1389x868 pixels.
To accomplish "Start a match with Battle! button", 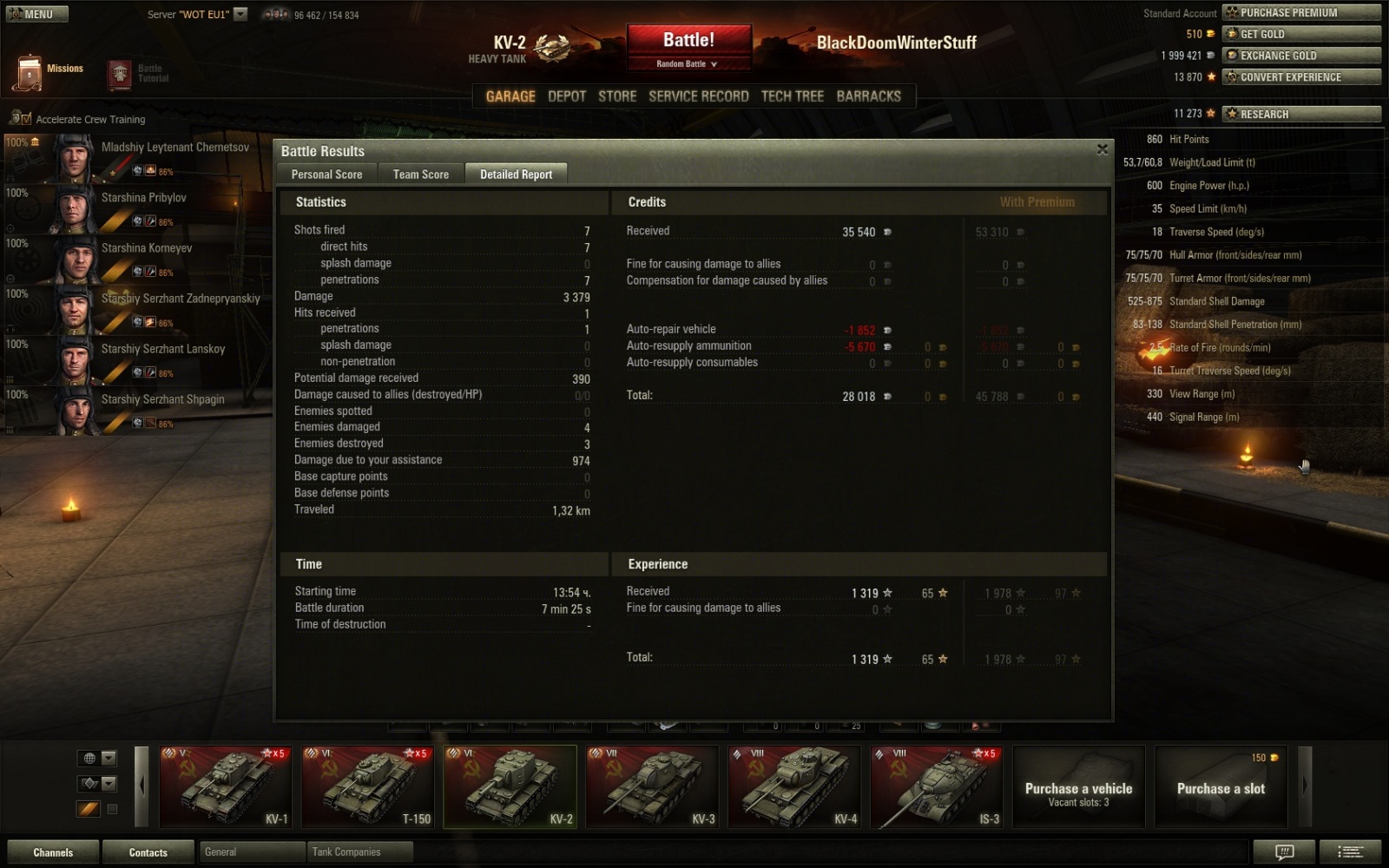I will click(688, 41).
